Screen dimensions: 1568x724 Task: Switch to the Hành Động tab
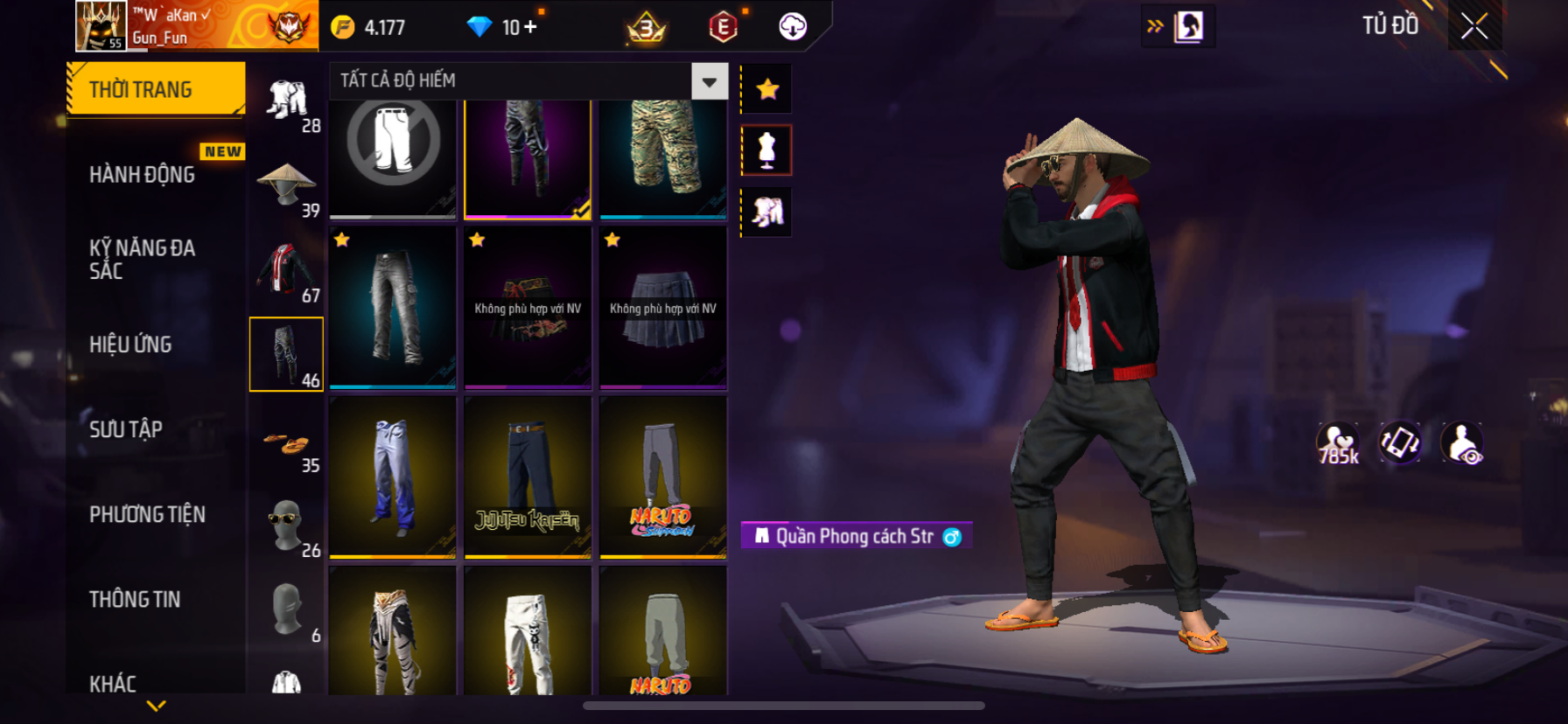pos(143,175)
